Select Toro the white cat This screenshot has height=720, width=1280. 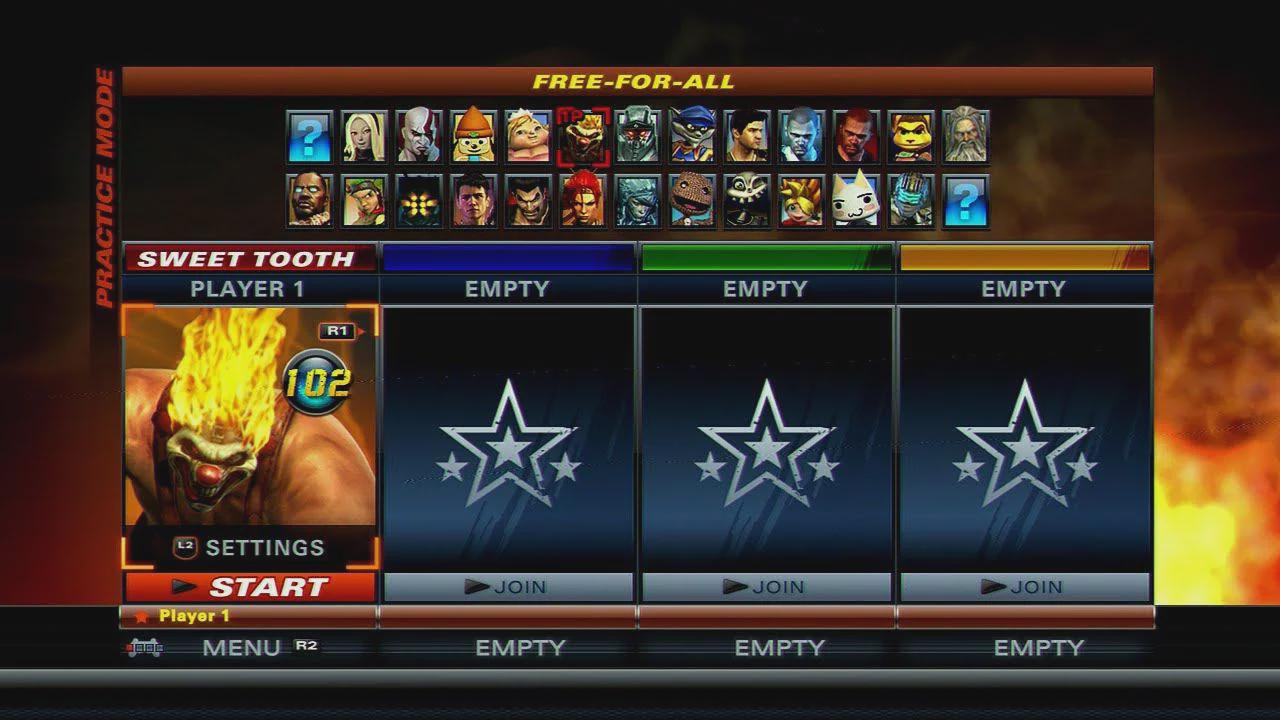(x=856, y=201)
